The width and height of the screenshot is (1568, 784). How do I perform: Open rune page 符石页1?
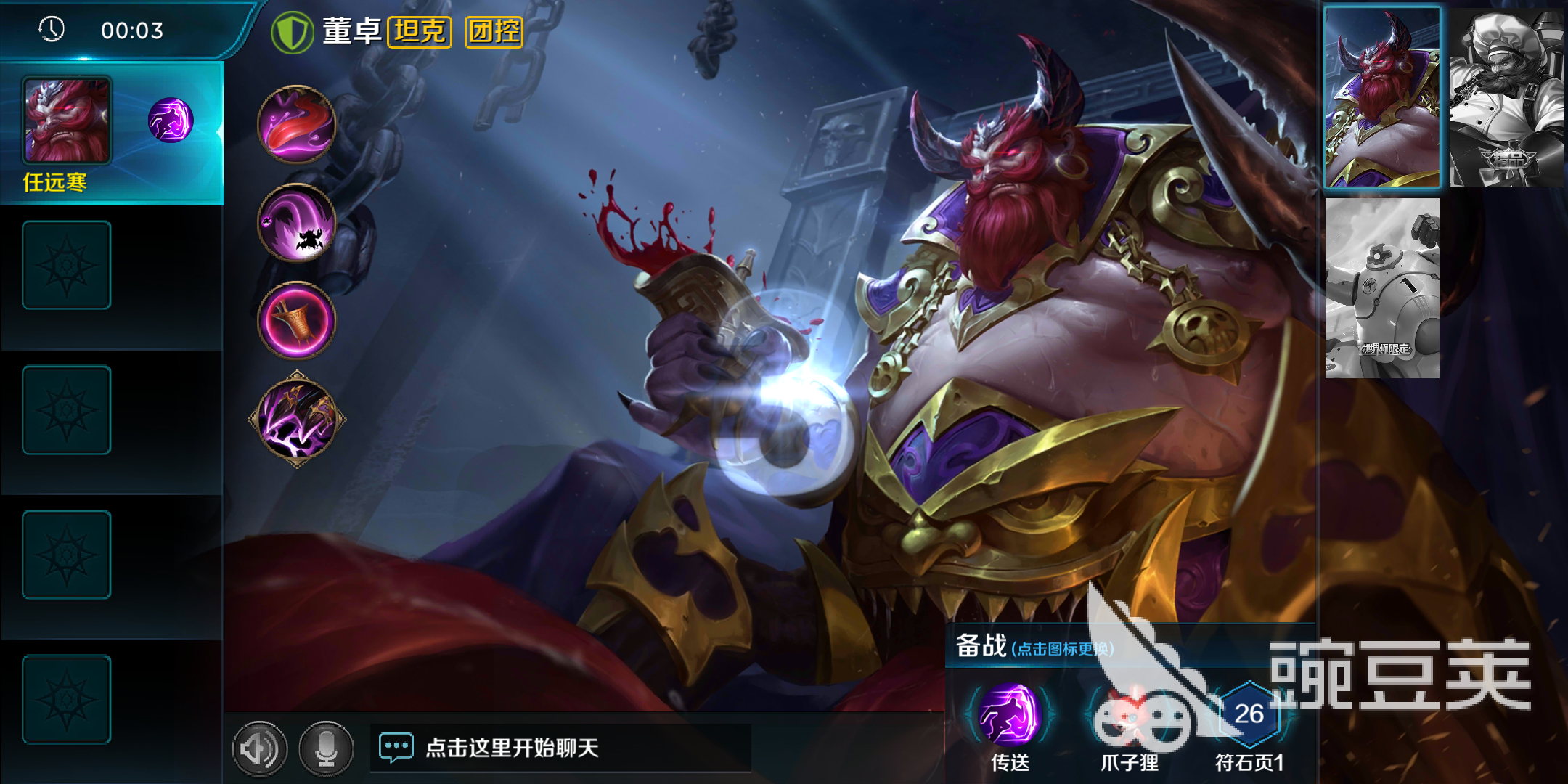pos(1249,715)
